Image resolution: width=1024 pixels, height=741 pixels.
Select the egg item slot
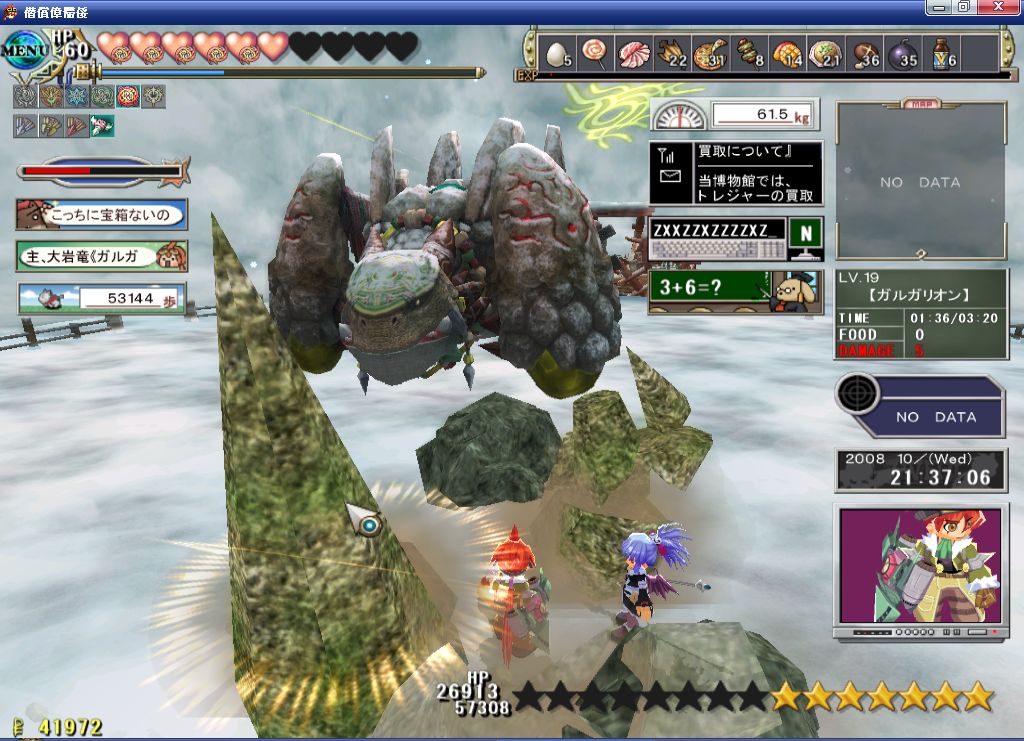click(557, 53)
